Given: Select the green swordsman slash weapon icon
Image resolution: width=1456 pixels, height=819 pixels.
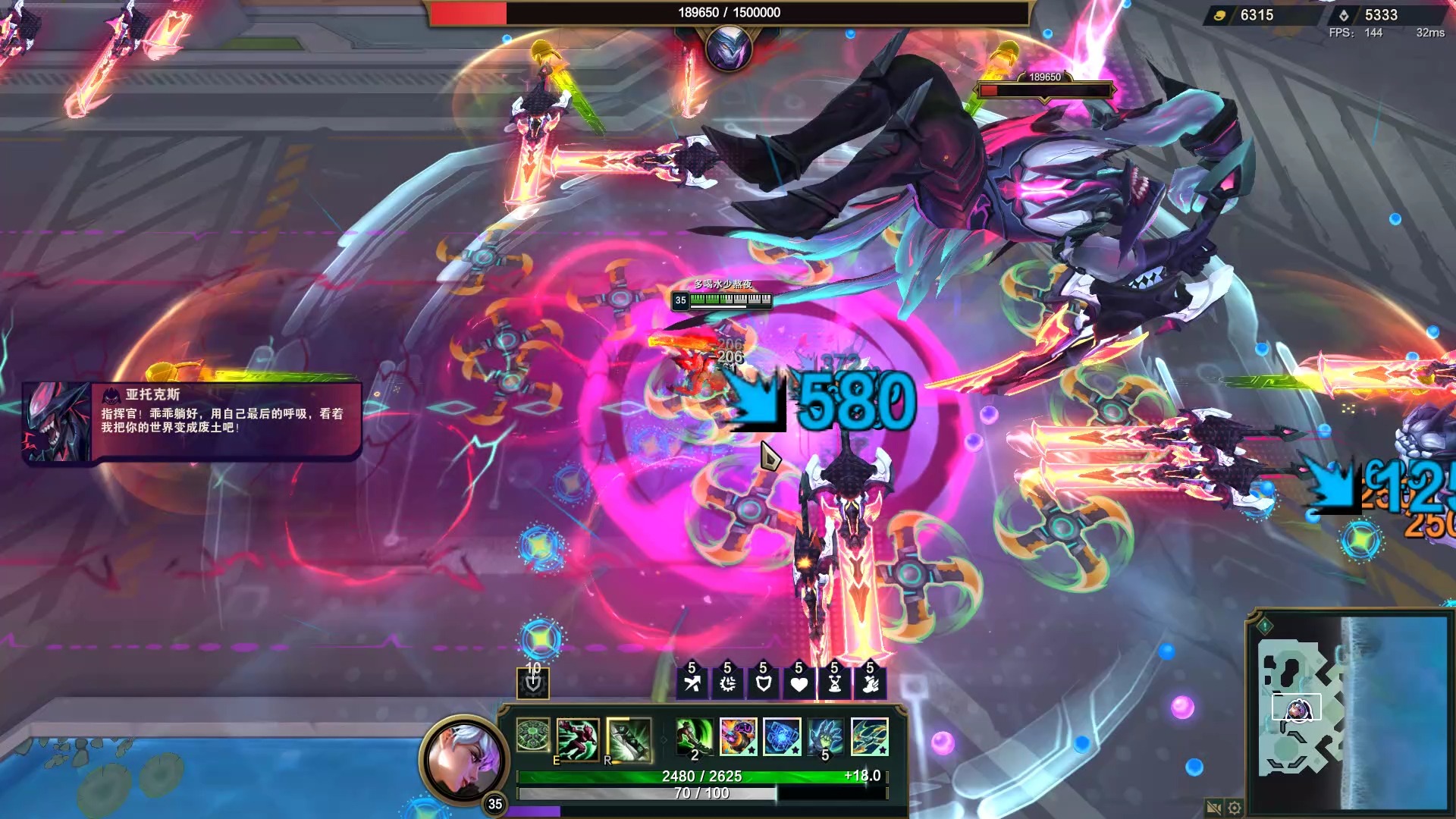Looking at the screenshot, I should point(694,737).
